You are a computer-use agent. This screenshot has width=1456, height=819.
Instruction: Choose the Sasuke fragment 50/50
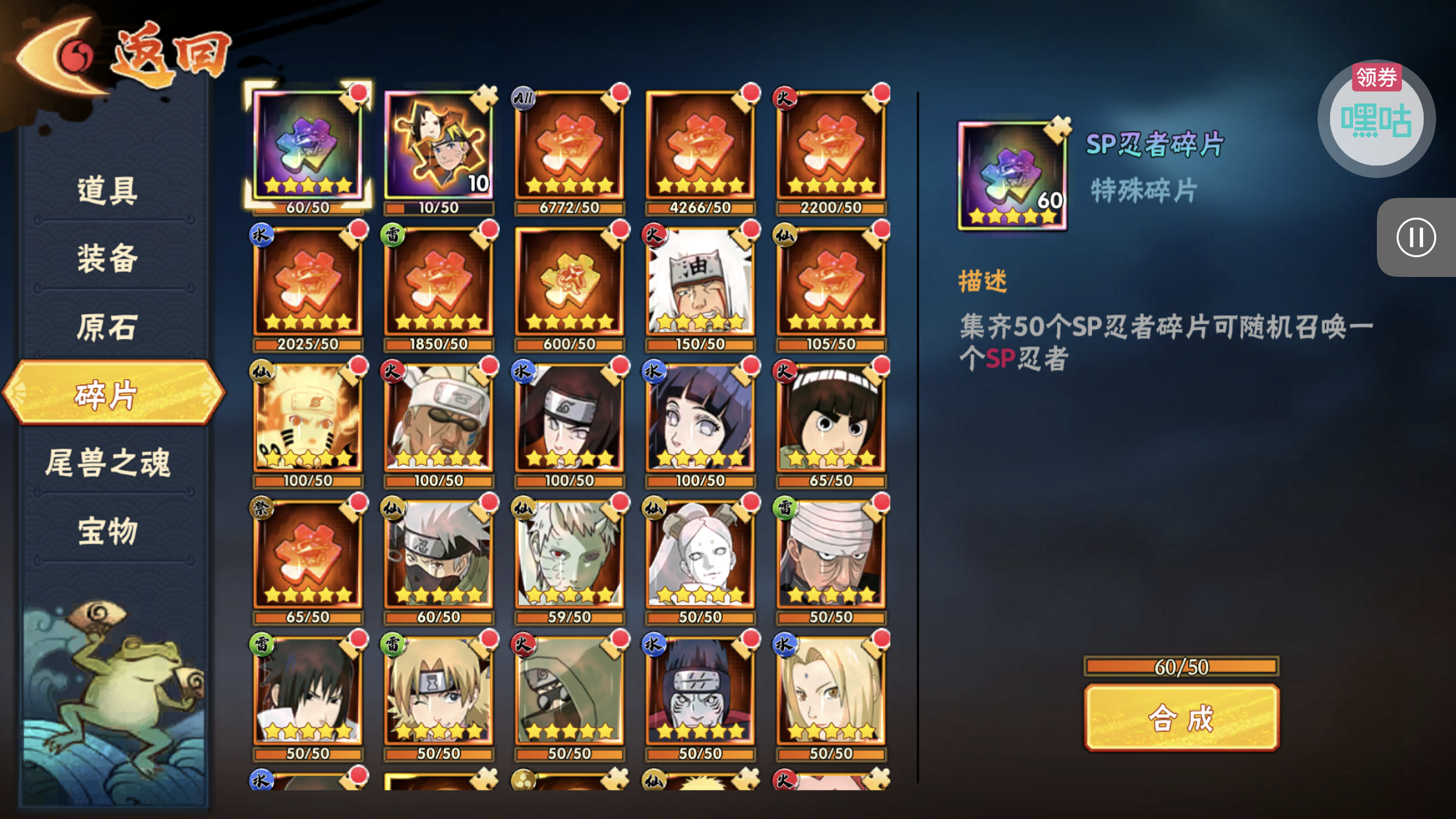[x=307, y=692]
